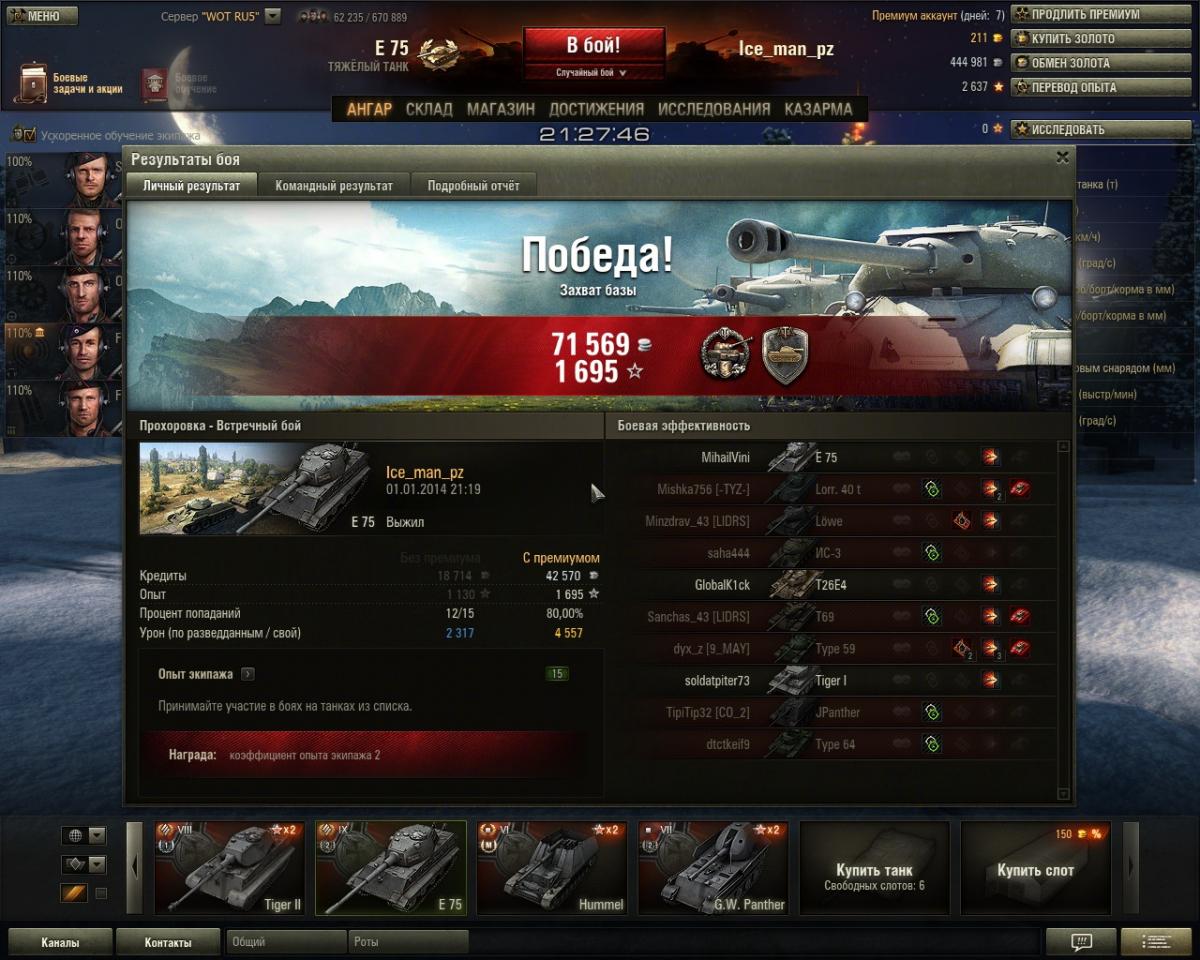Enter the Казарма section
Viewport: 1200px width, 960px height.
tap(818, 109)
